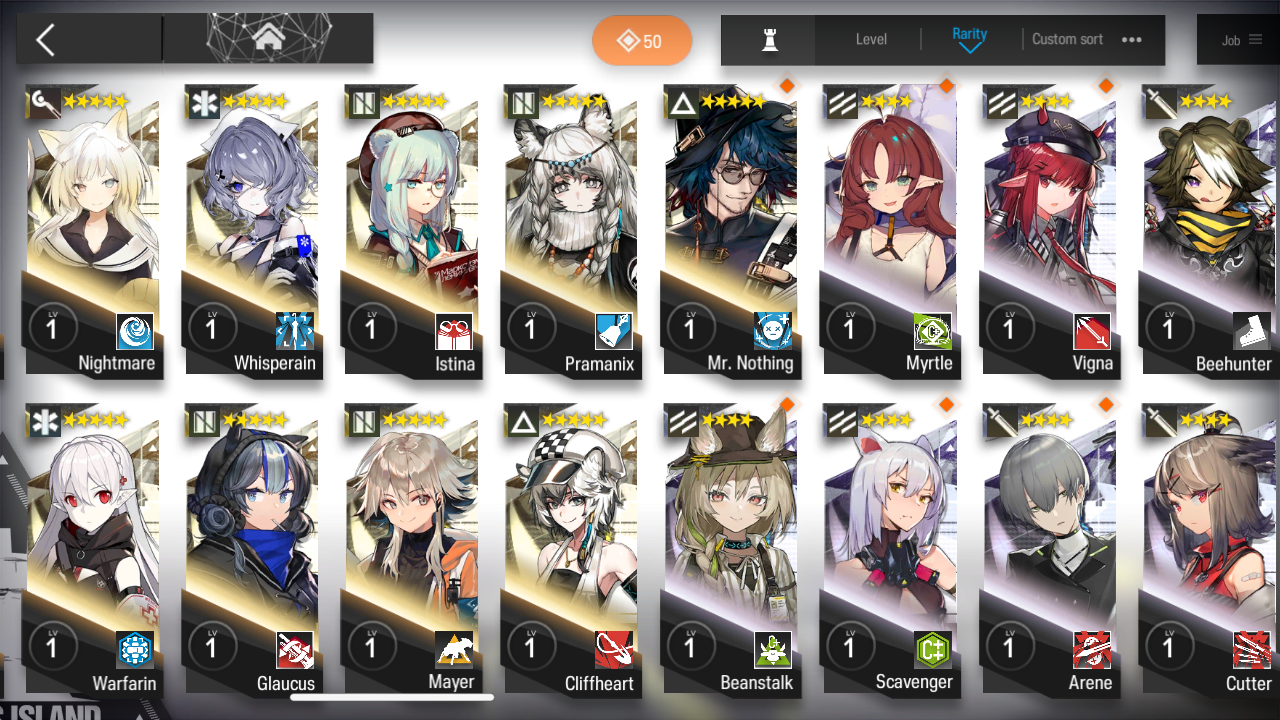This screenshot has width=1280, height=720.
Task: Choose the Myrtle operator card
Action: 890,230
